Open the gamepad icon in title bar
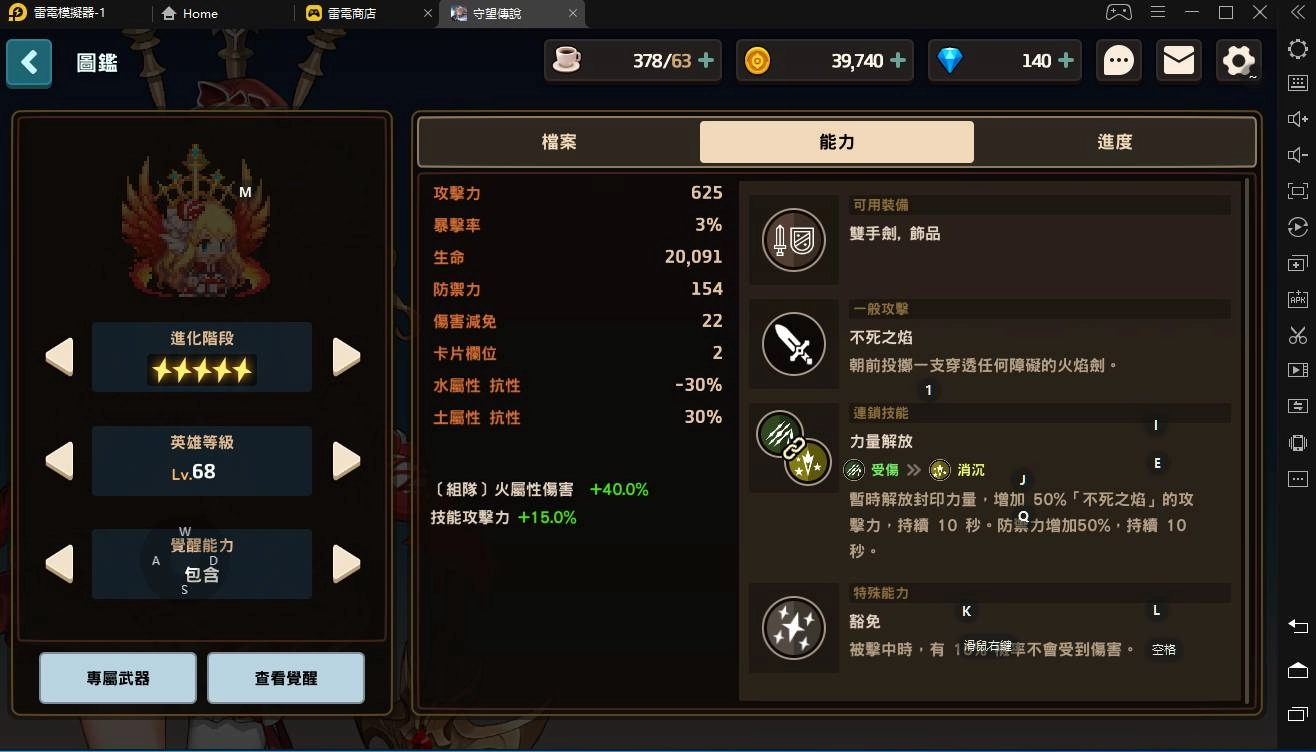The width and height of the screenshot is (1316, 752). (x=1118, y=13)
